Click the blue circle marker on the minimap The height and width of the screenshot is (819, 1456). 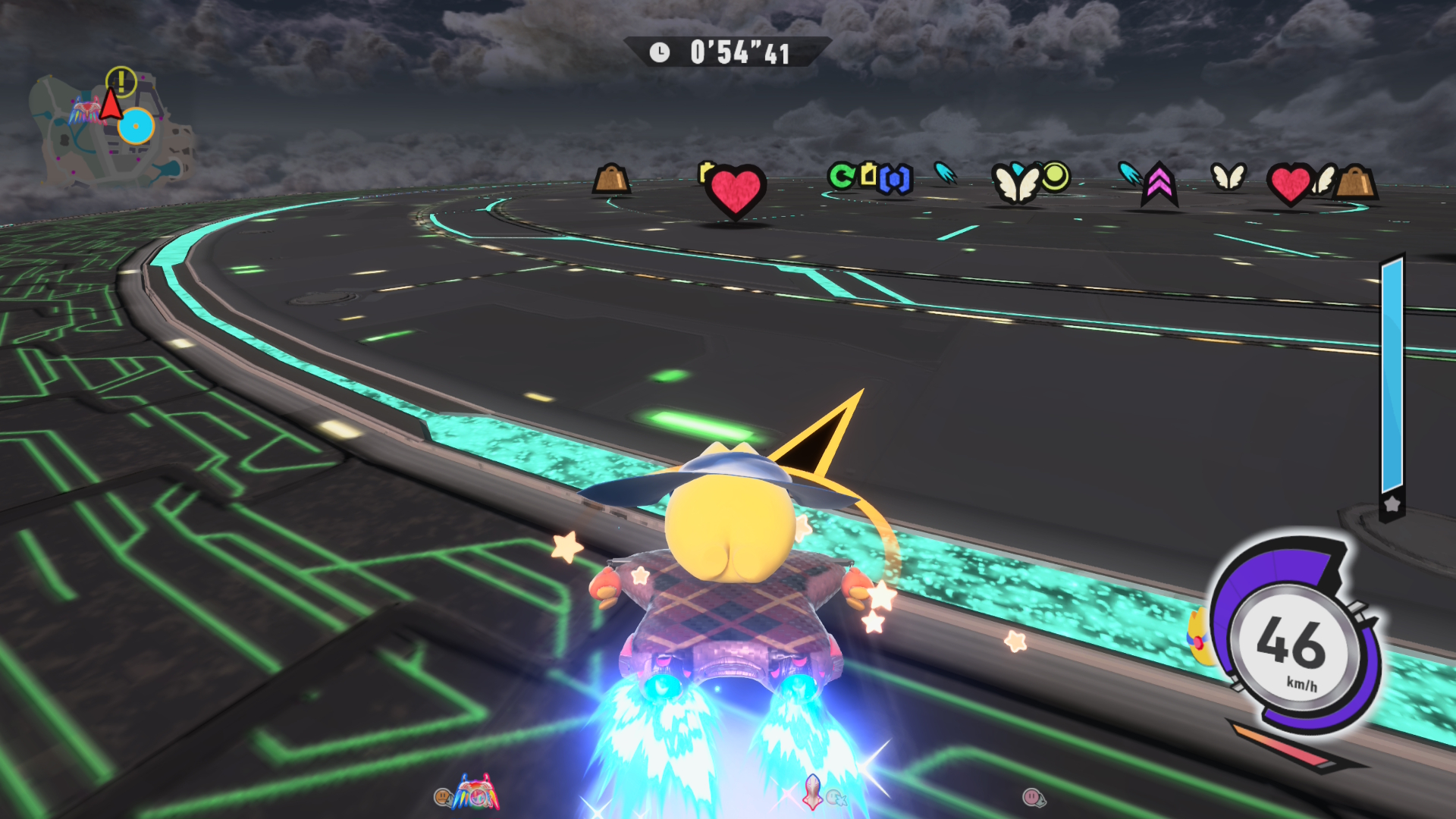(136, 126)
